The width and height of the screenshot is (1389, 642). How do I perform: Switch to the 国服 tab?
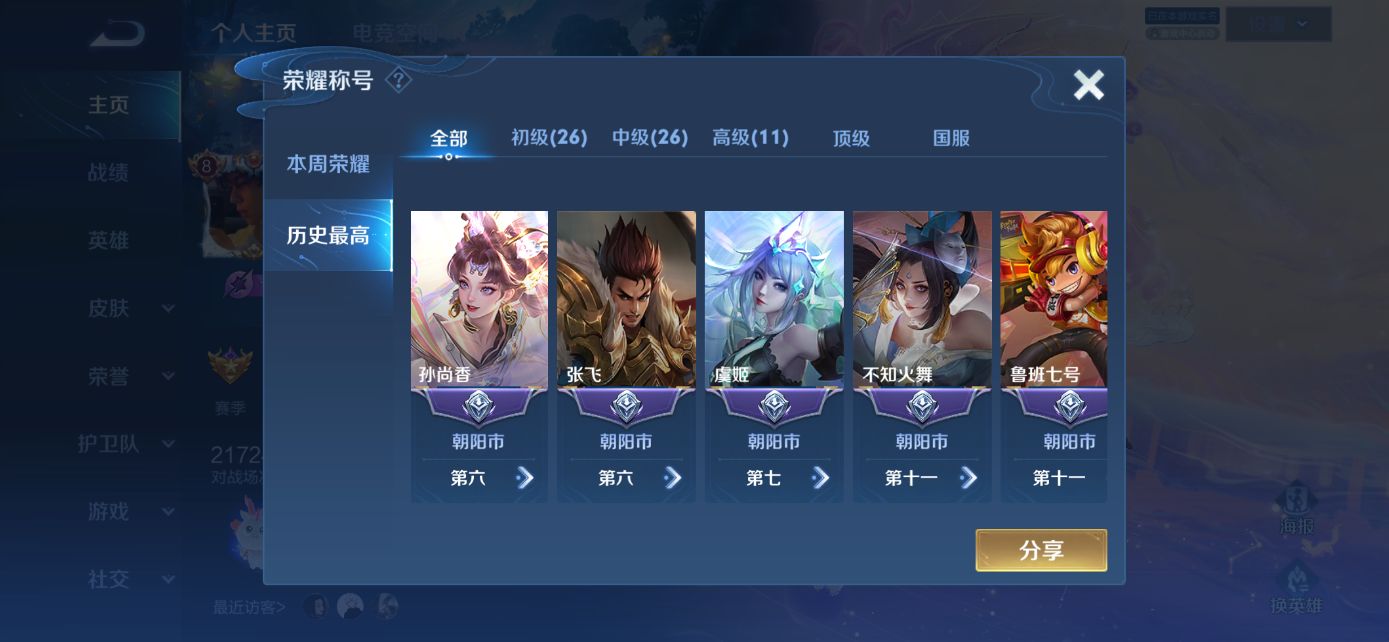tap(951, 139)
